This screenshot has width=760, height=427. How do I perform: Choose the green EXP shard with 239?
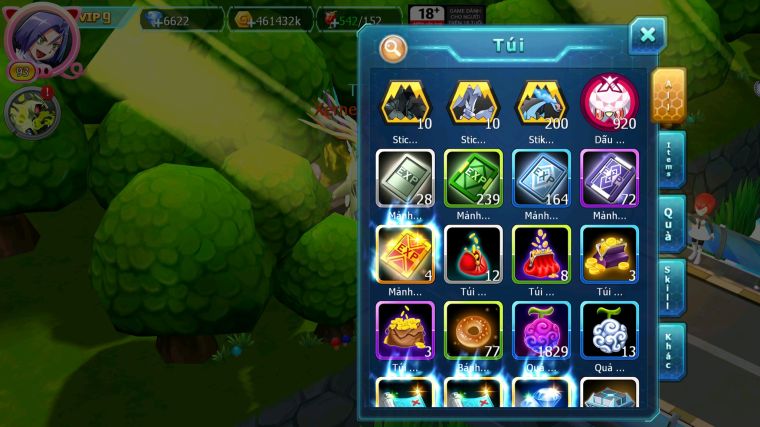click(473, 178)
